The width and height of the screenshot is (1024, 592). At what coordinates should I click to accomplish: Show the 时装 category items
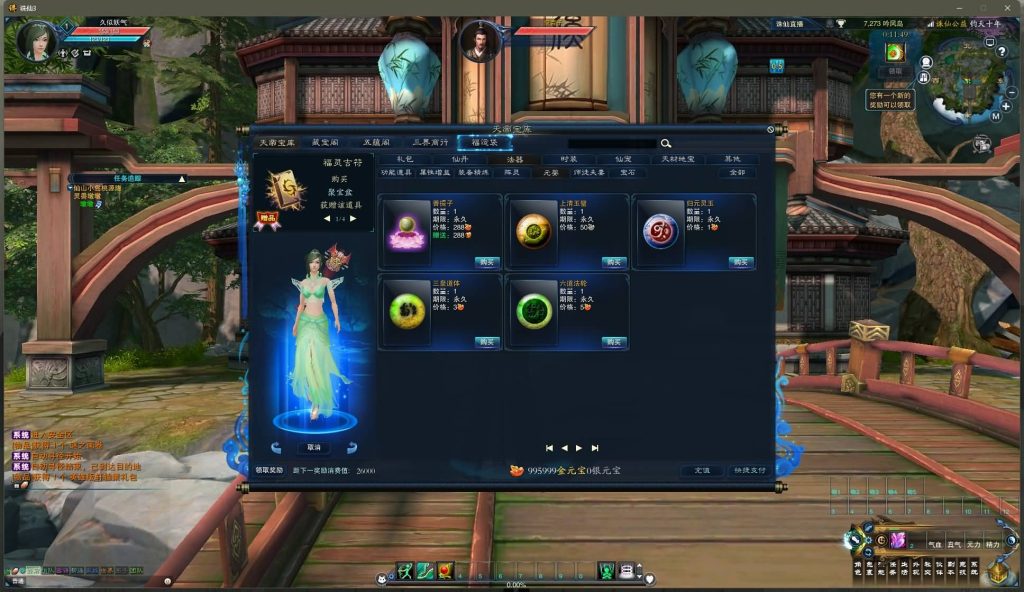(x=569, y=159)
